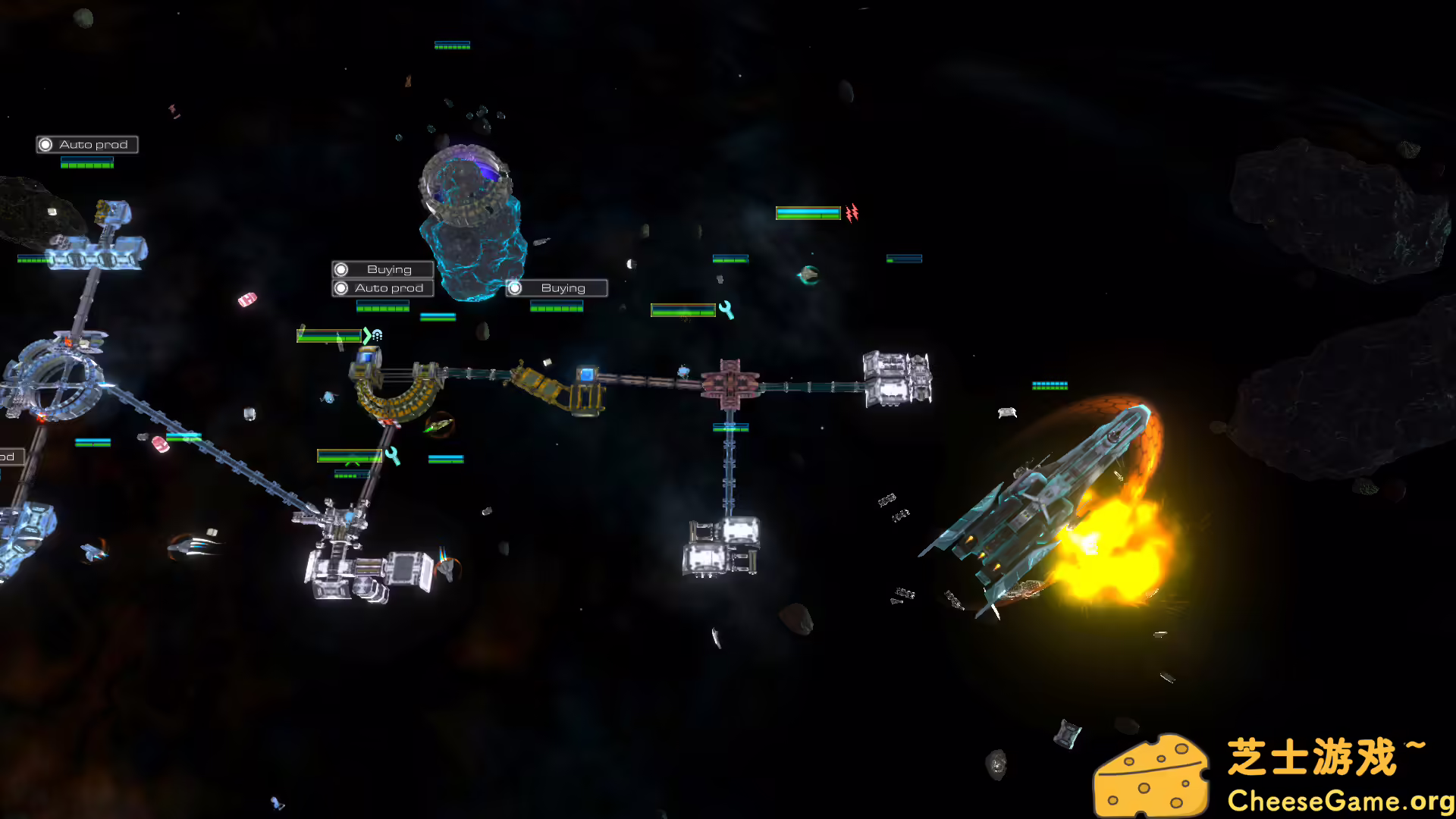This screenshot has height=819, width=1456.
Task: Click the green chevron arrow icon
Action: click(x=366, y=336)
